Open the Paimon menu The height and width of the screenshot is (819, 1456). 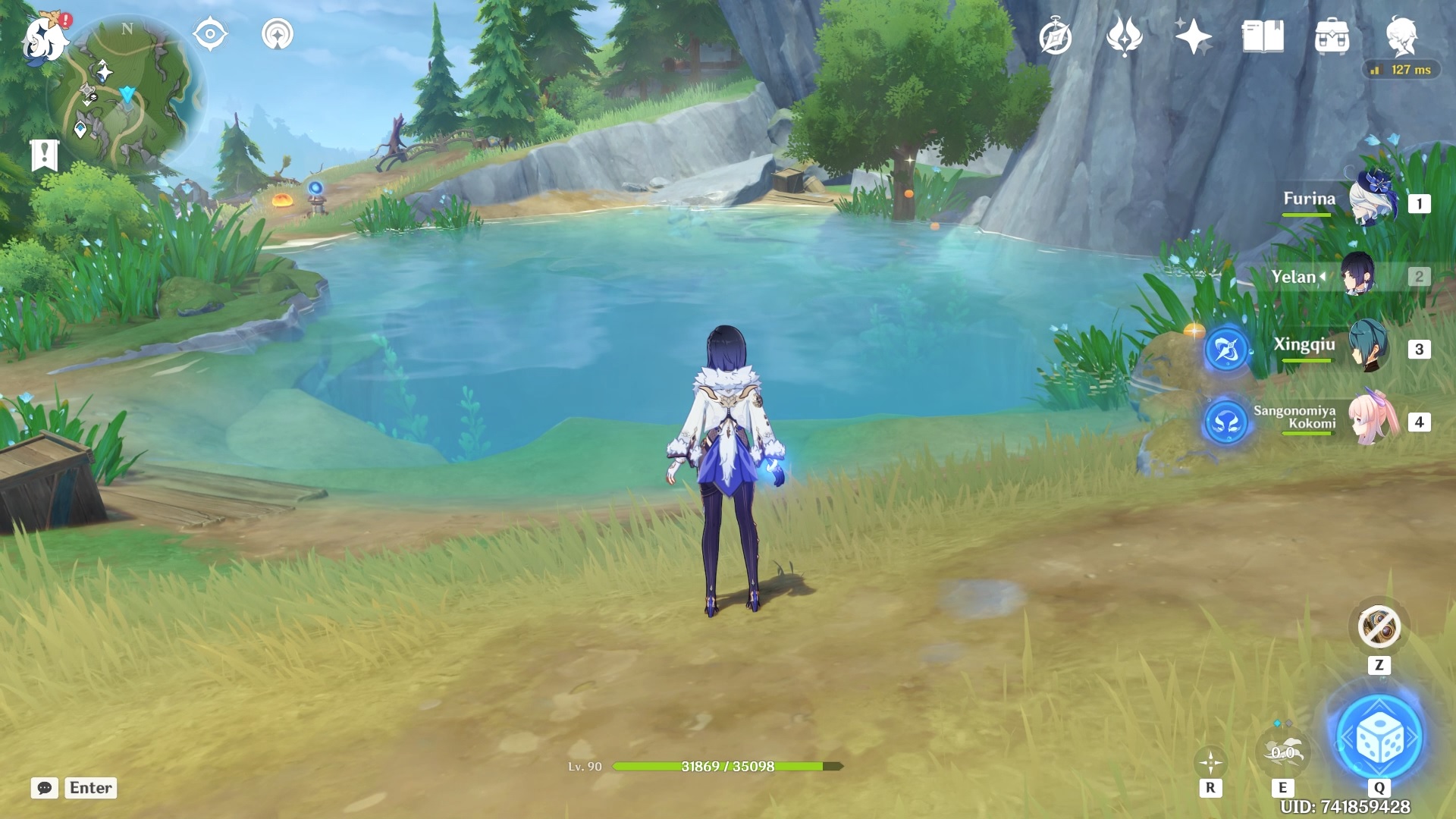pos(44,38)
